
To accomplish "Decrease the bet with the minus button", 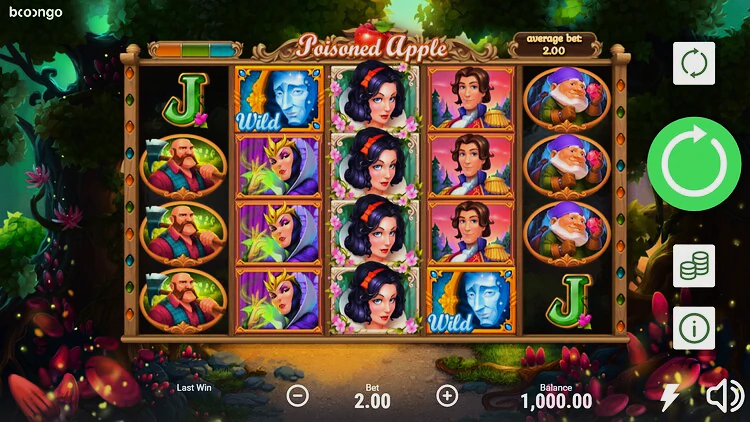I will (298, 395).
